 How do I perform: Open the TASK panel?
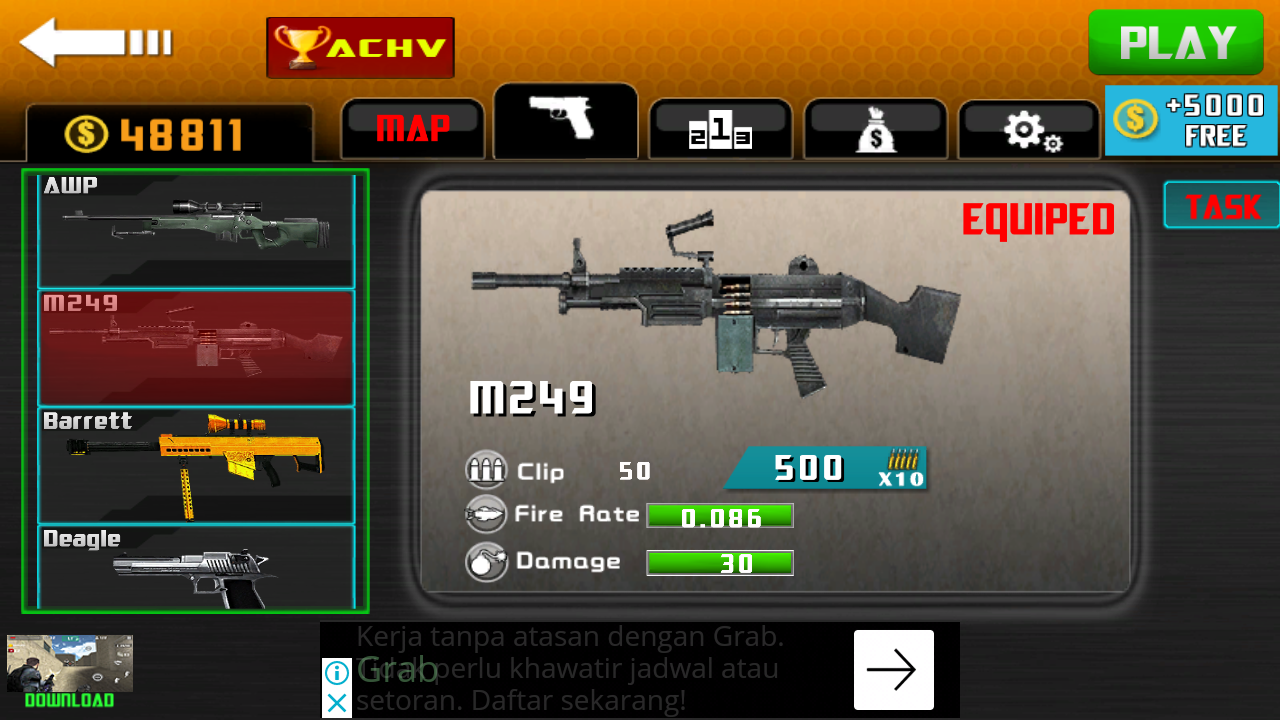point(1222,206)
